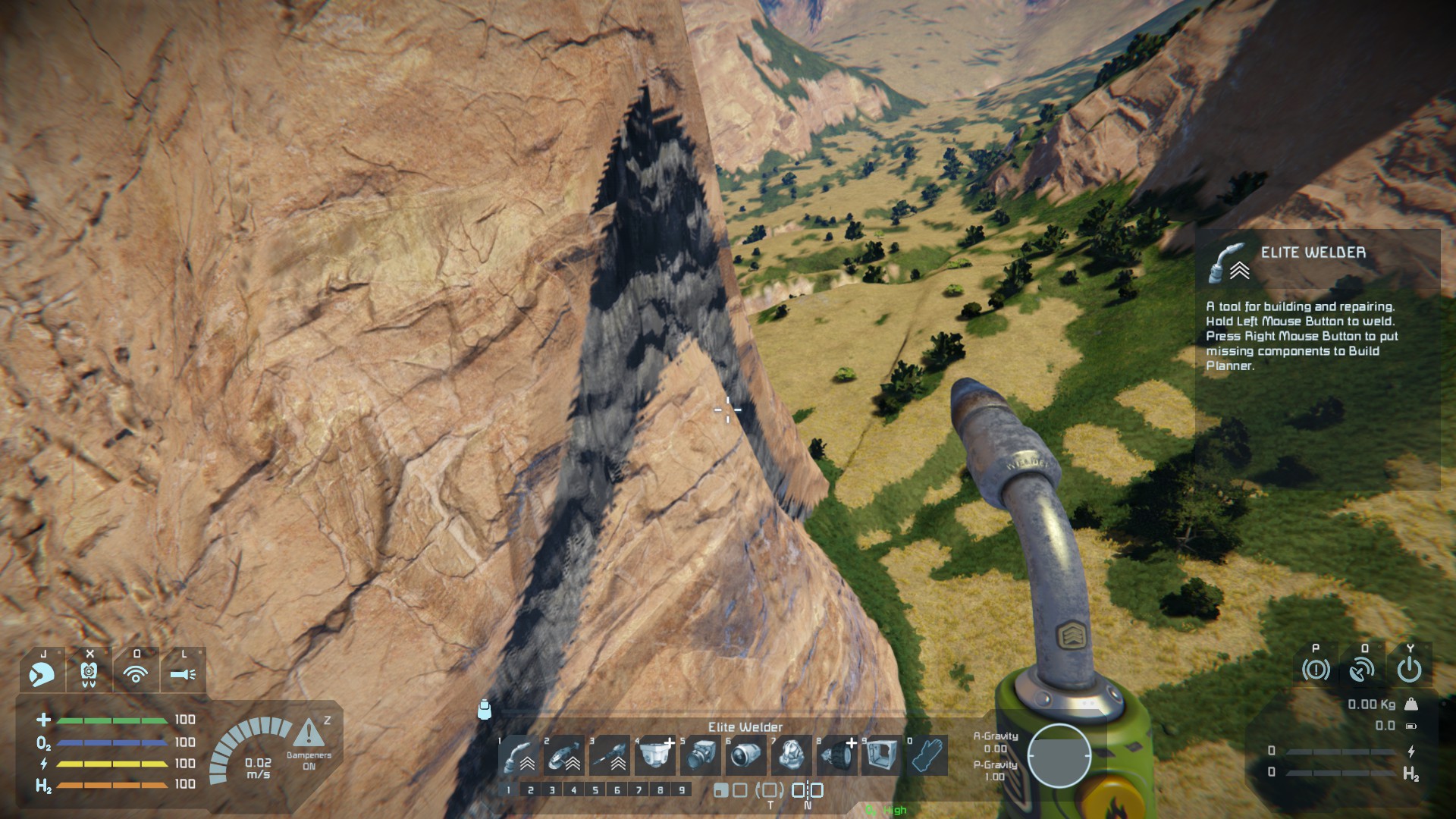1456x819 pixels.
Task: Select the wheel block slot
Action: (x=836, y=755)
